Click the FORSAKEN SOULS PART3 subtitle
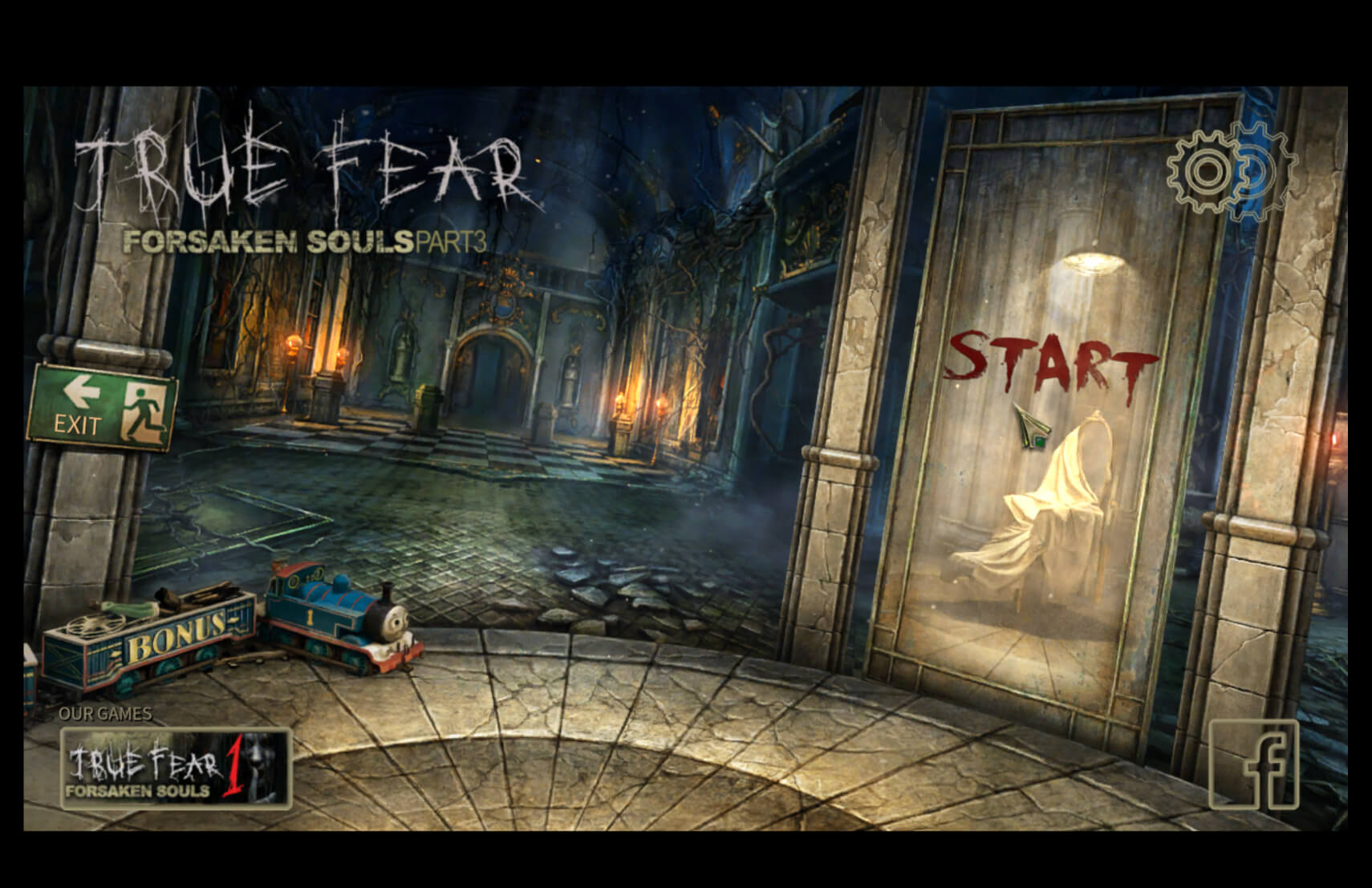The width and height of the screenshot is (1372, 888). click(303, 239)
